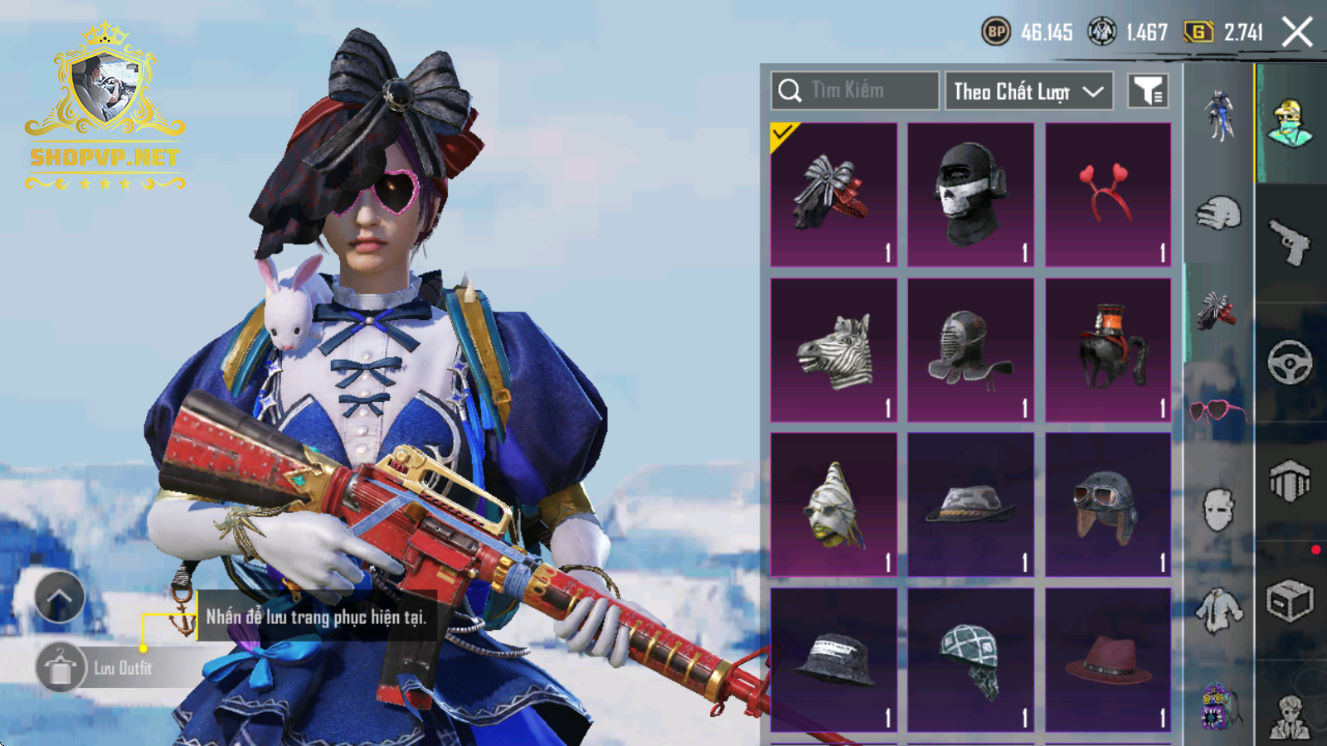The width and height of the screenshot is (1327, 746).
Task: Choose the black bucket hat
Action: (833, 658)
